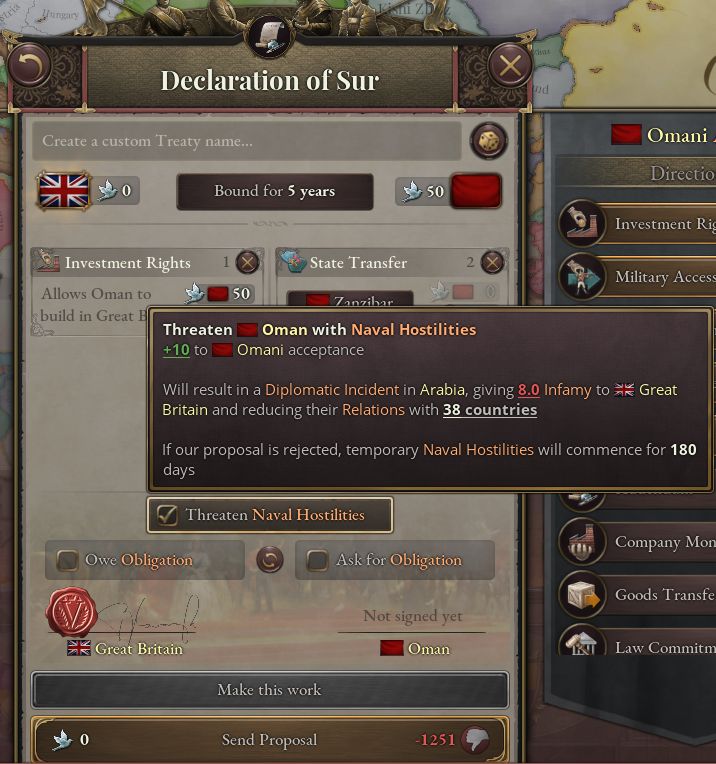
Task: Send Proposal to Oman
Action: [269, 740]
